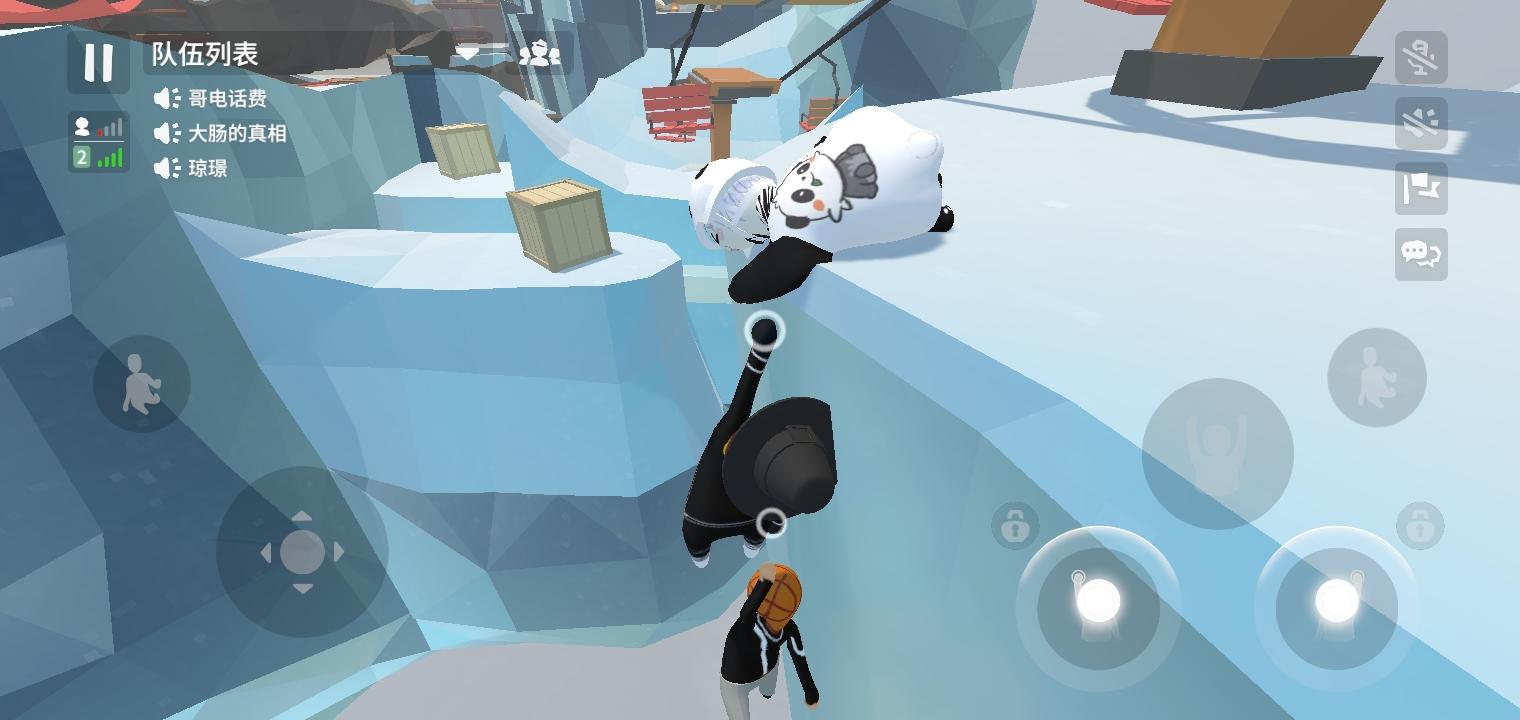Tap the team members group icon
This screenshot has height=720, width=1520.
541,55
